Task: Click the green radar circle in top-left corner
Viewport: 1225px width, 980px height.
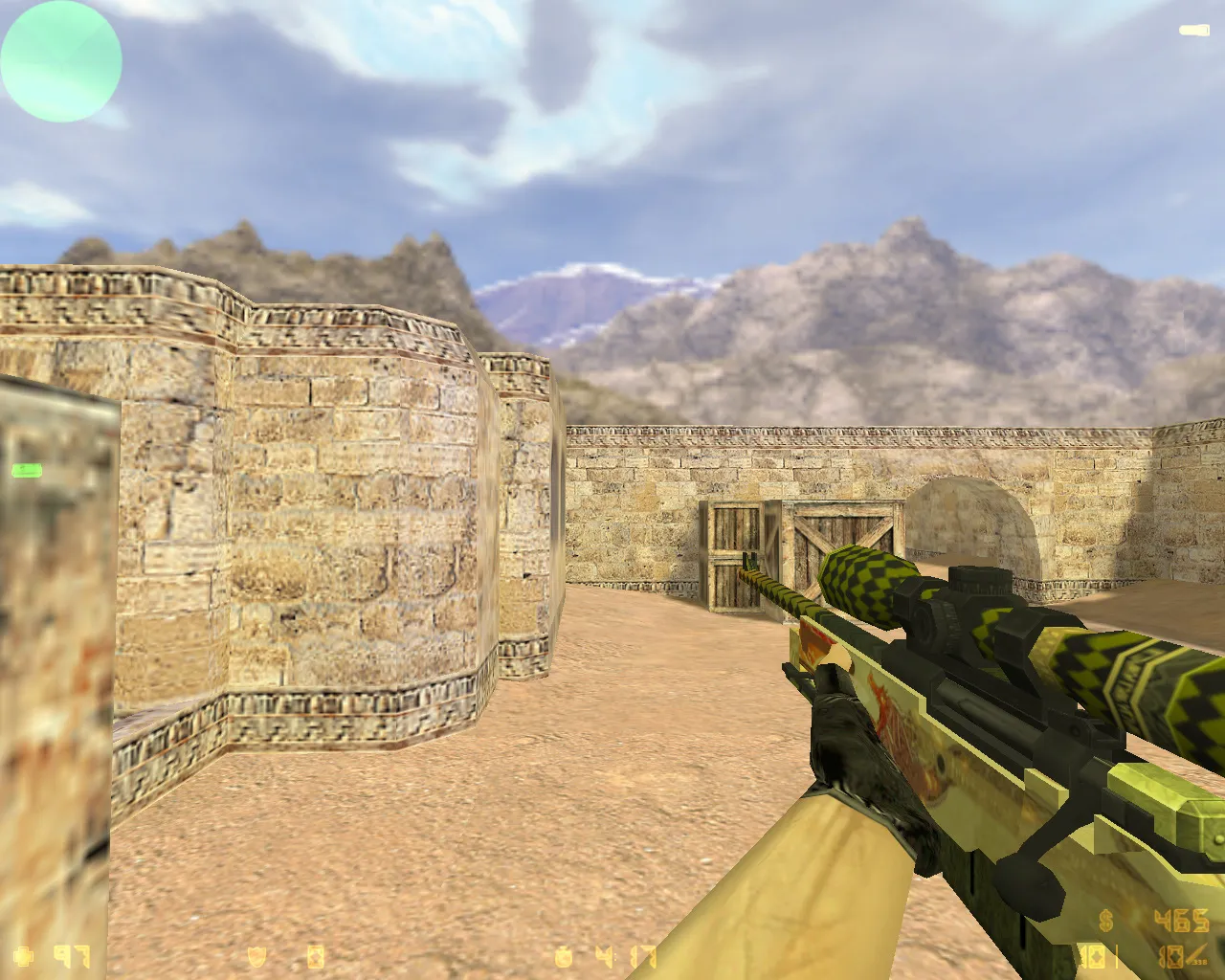Action: click(60, 61)
